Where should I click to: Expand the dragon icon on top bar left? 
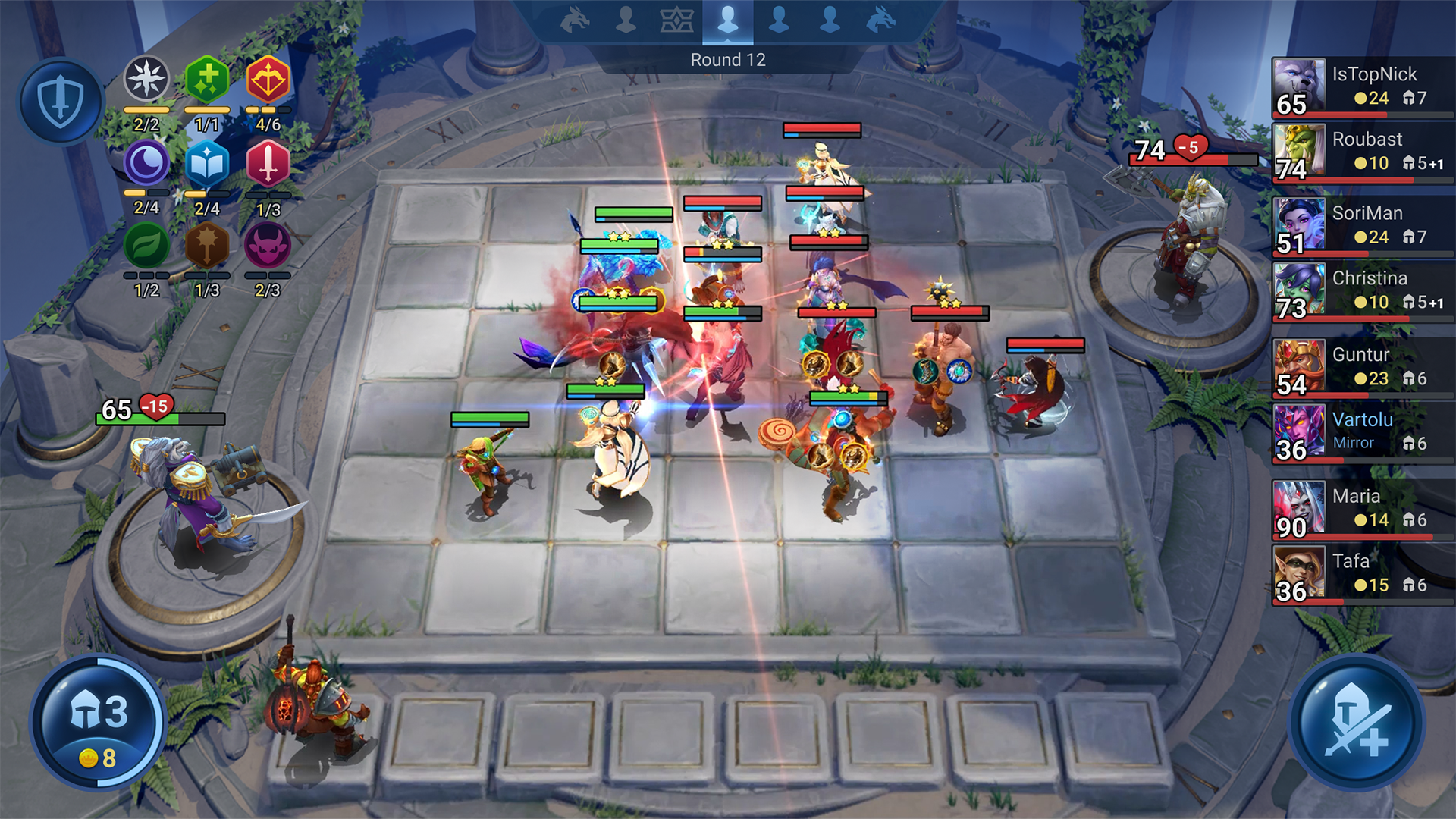[574, 20]
